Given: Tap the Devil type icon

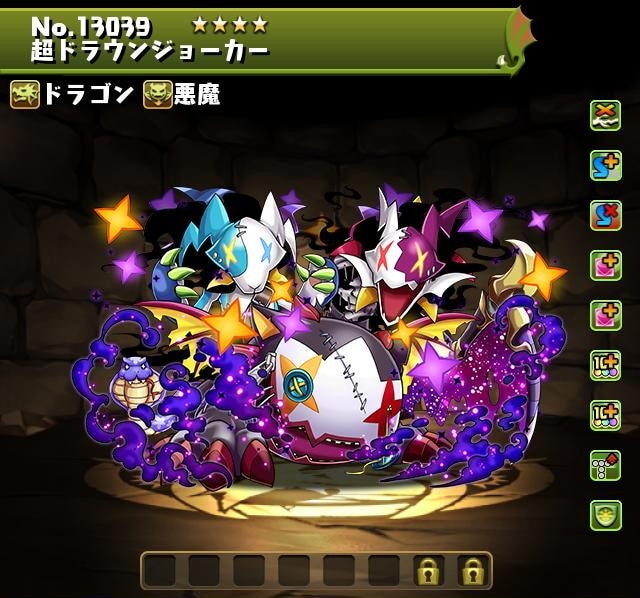Looking at the screenshot, I should pos(157,95).
